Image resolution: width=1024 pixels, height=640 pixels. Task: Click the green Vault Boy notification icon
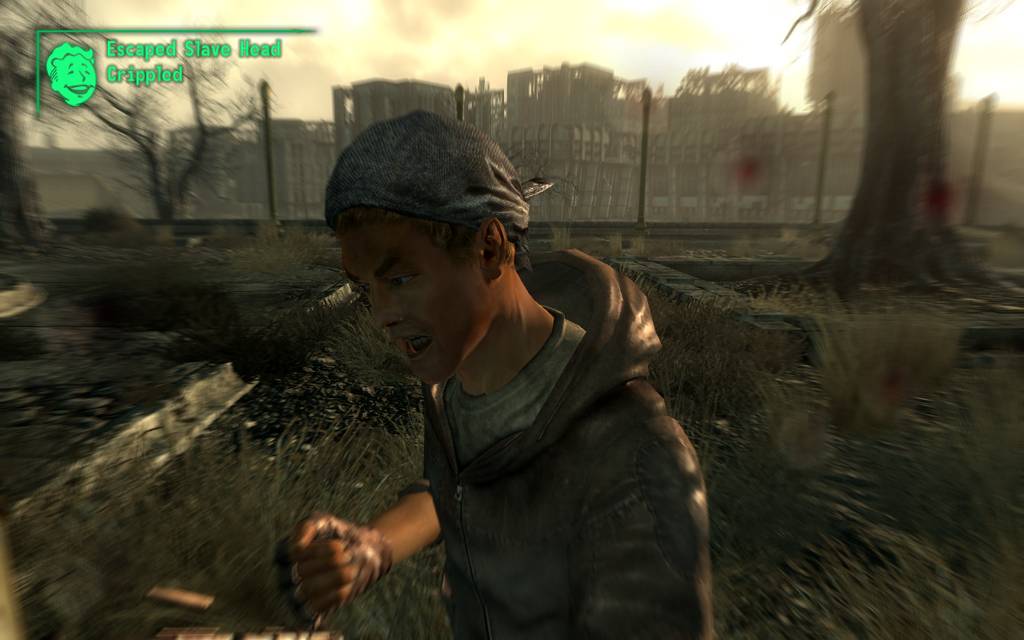pos(72,74)
